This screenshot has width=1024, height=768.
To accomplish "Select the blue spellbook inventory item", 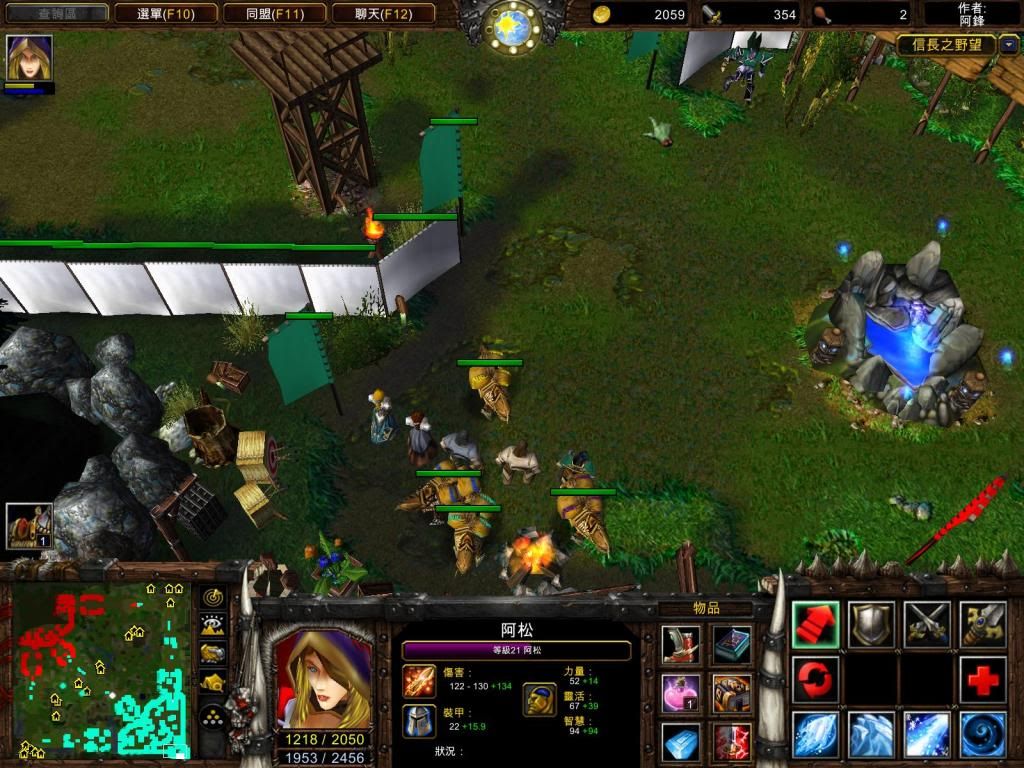I will click(732, 644).
